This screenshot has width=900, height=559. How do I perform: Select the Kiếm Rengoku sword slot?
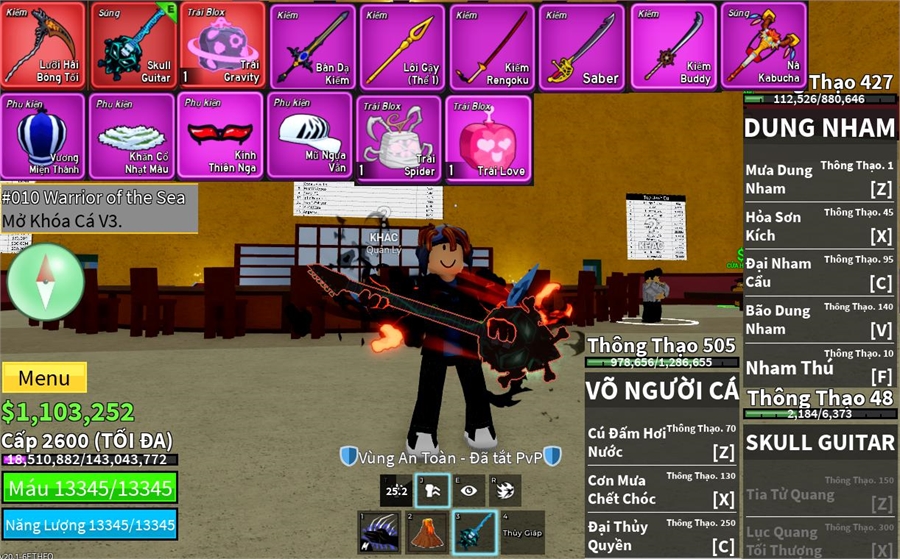tap(492, 47)
